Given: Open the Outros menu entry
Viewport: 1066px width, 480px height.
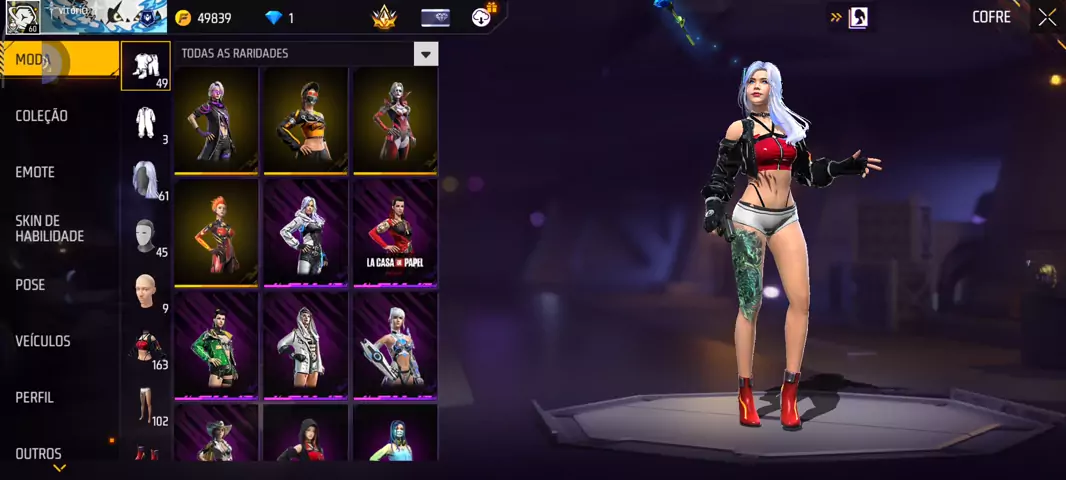Looking at the screenshot, I should click(x=38, y=453).
